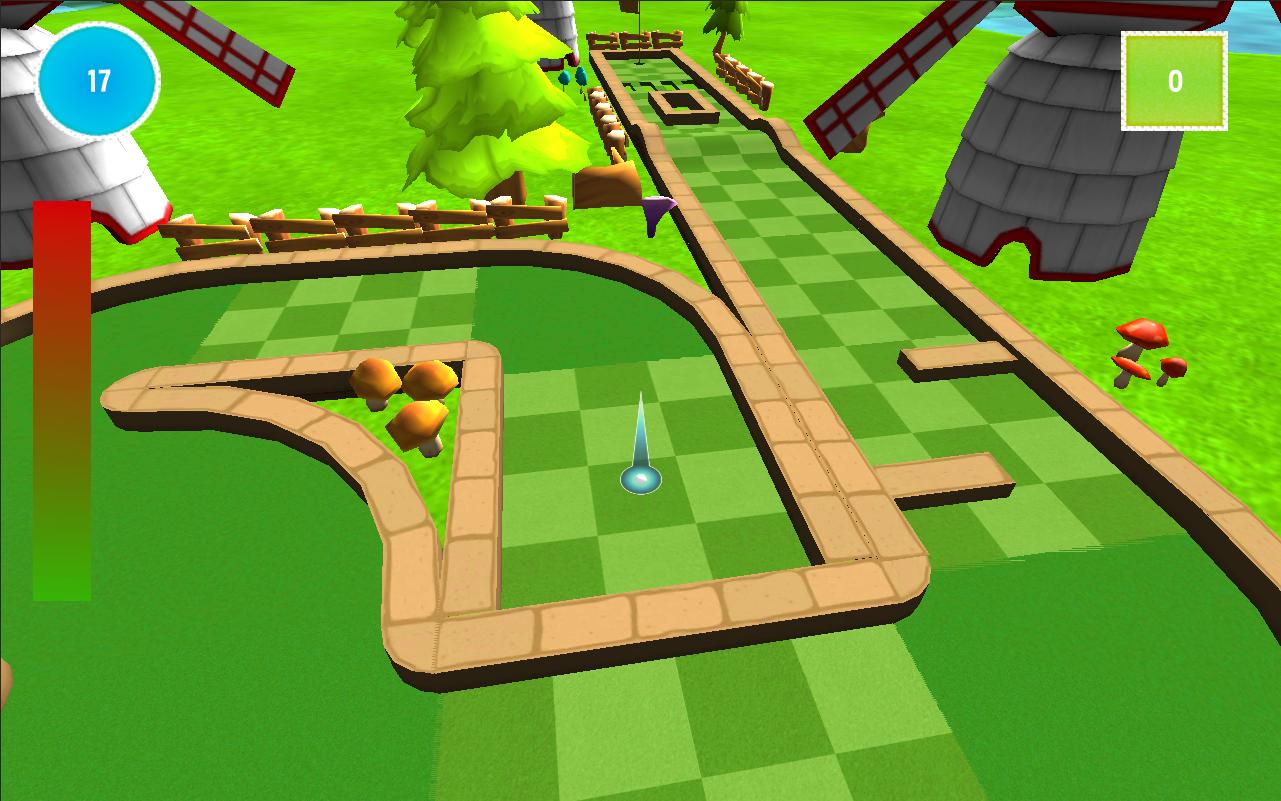Select the green score box showing 0
Viewport: 1281px width, 801px height.
pyautogui.click(x=1173, y=80)
